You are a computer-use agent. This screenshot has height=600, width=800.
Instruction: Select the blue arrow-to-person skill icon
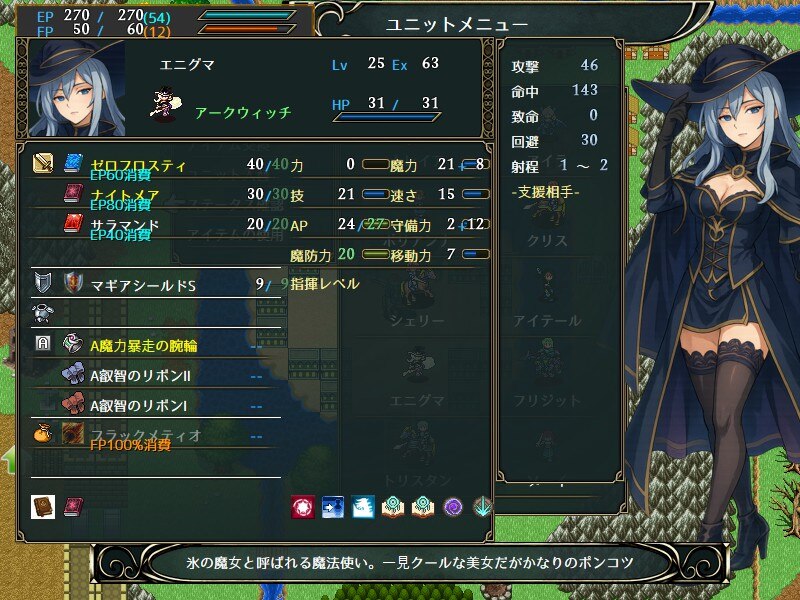point(332,507)
